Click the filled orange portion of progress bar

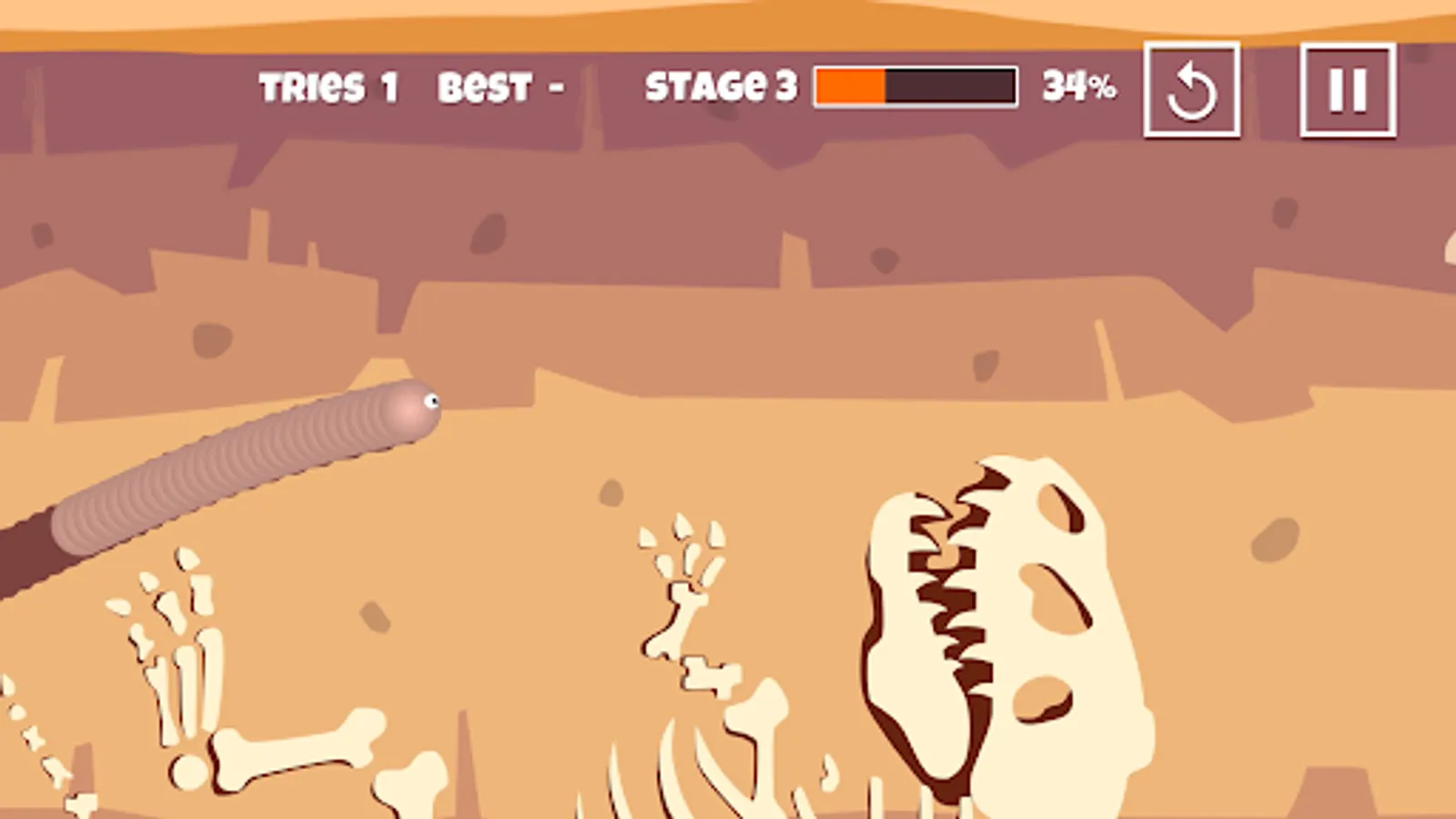pos(848,87)
